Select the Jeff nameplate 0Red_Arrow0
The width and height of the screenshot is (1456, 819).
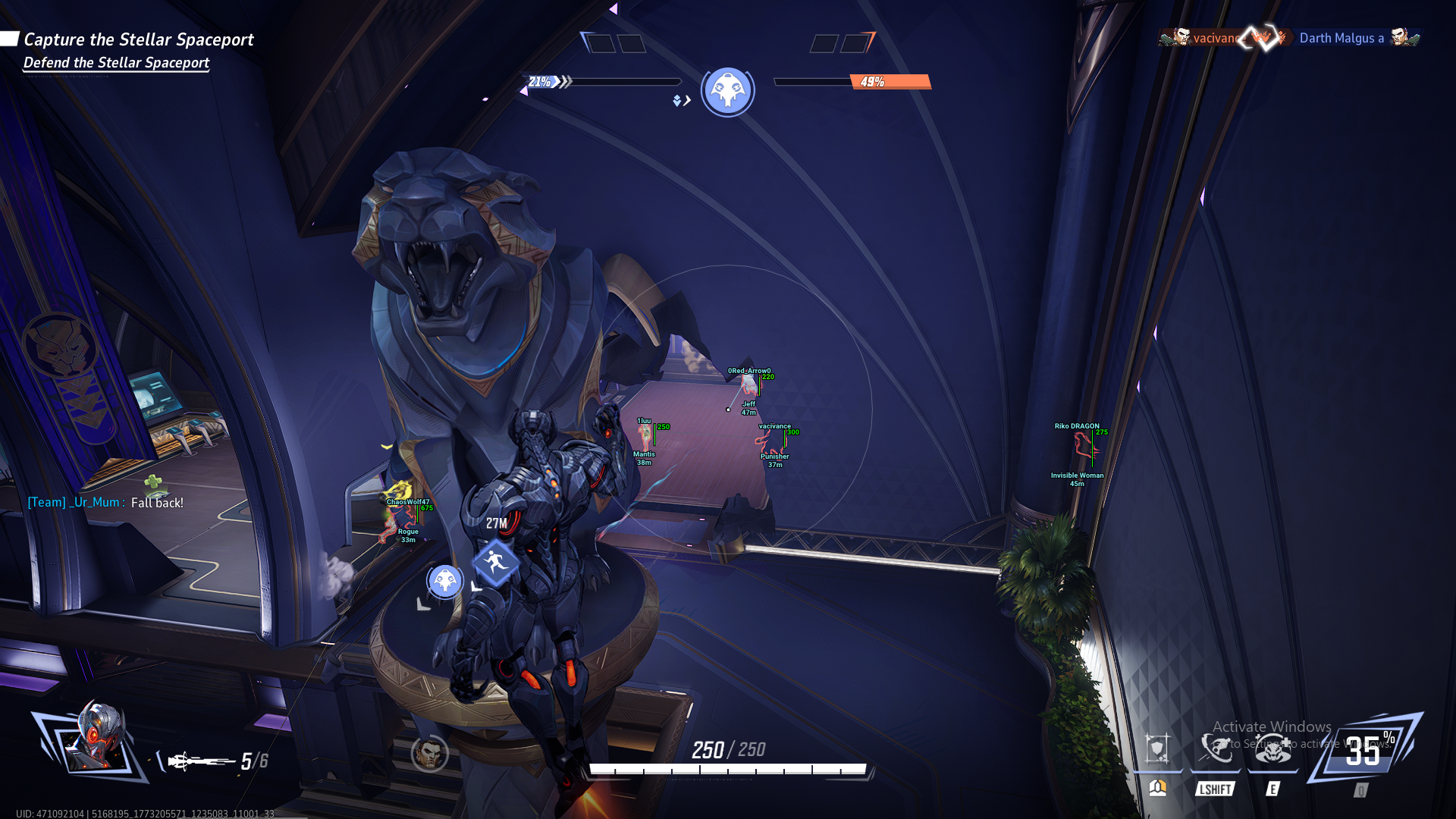(x=748, y=371)
